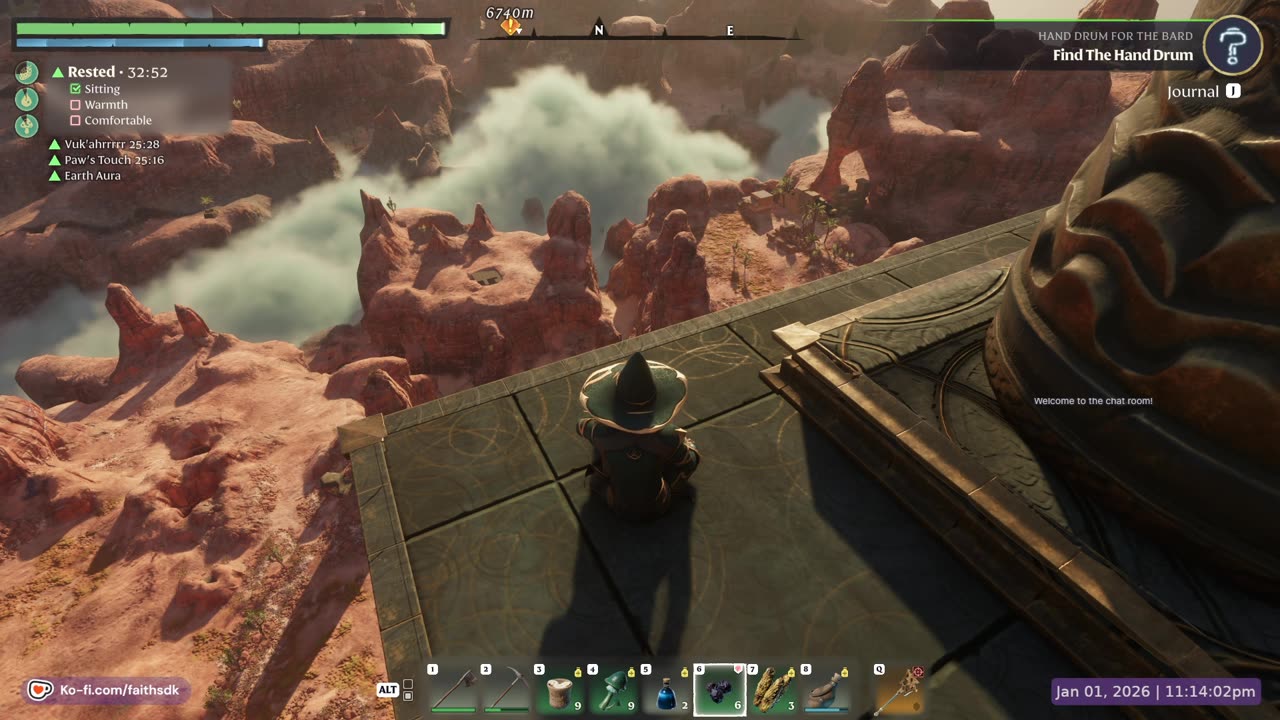Select the waterskin in hotbar slot 8
The height and width of the screenshot is (720, 1280).
826,690
